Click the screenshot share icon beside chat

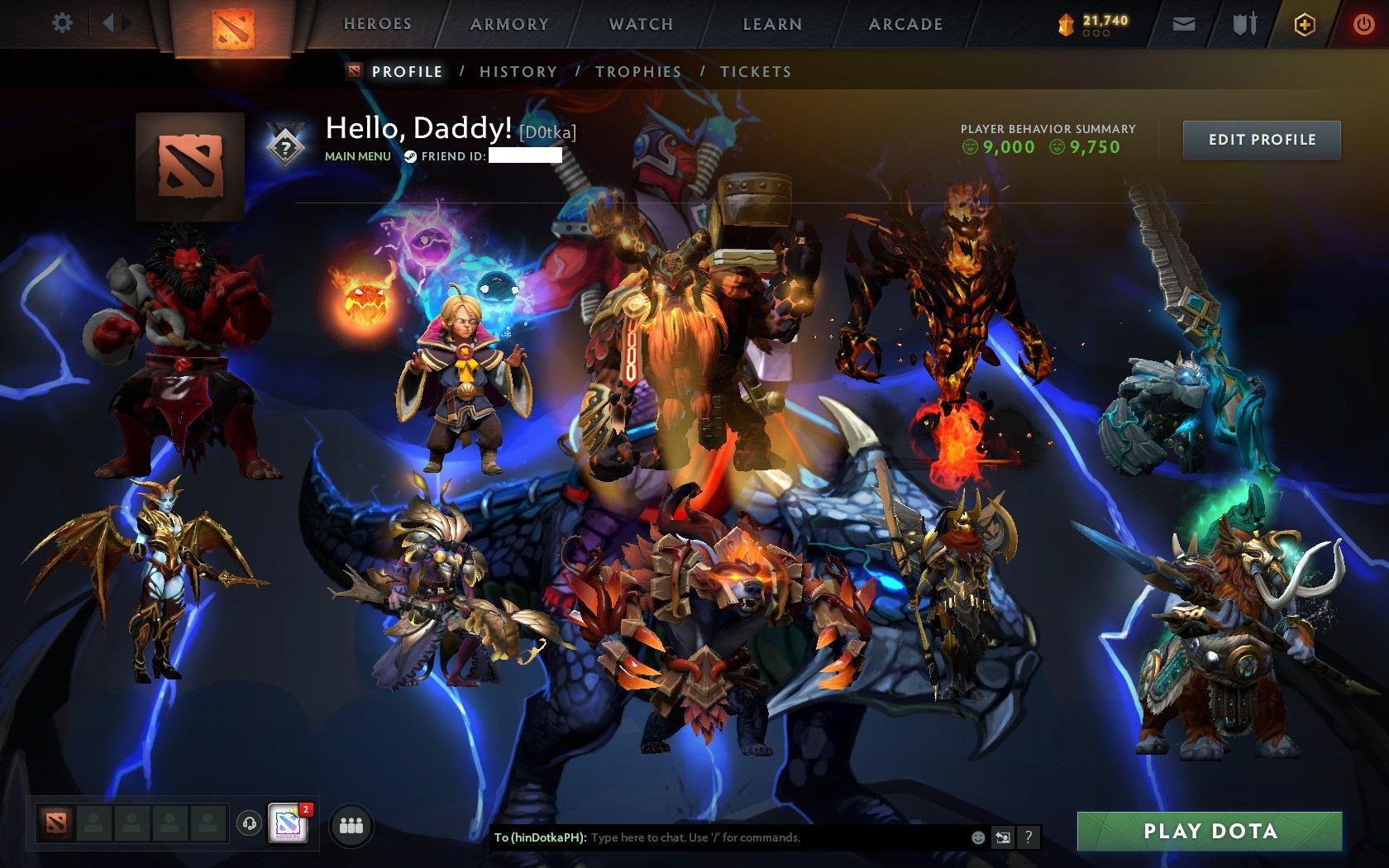pos(1003,837)
